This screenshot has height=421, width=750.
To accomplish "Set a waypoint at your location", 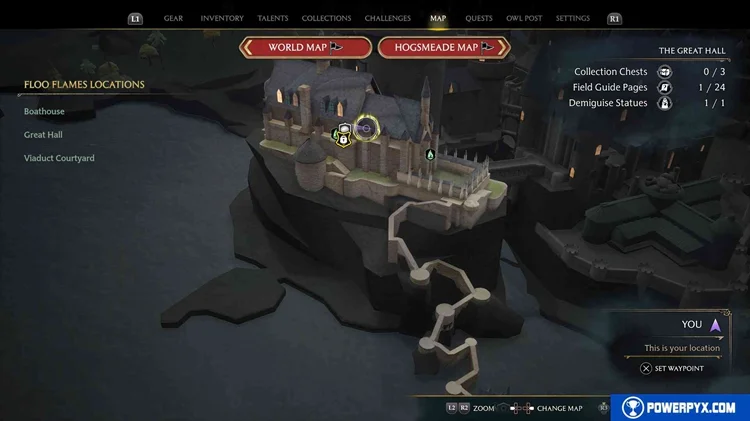I will 672,368.
